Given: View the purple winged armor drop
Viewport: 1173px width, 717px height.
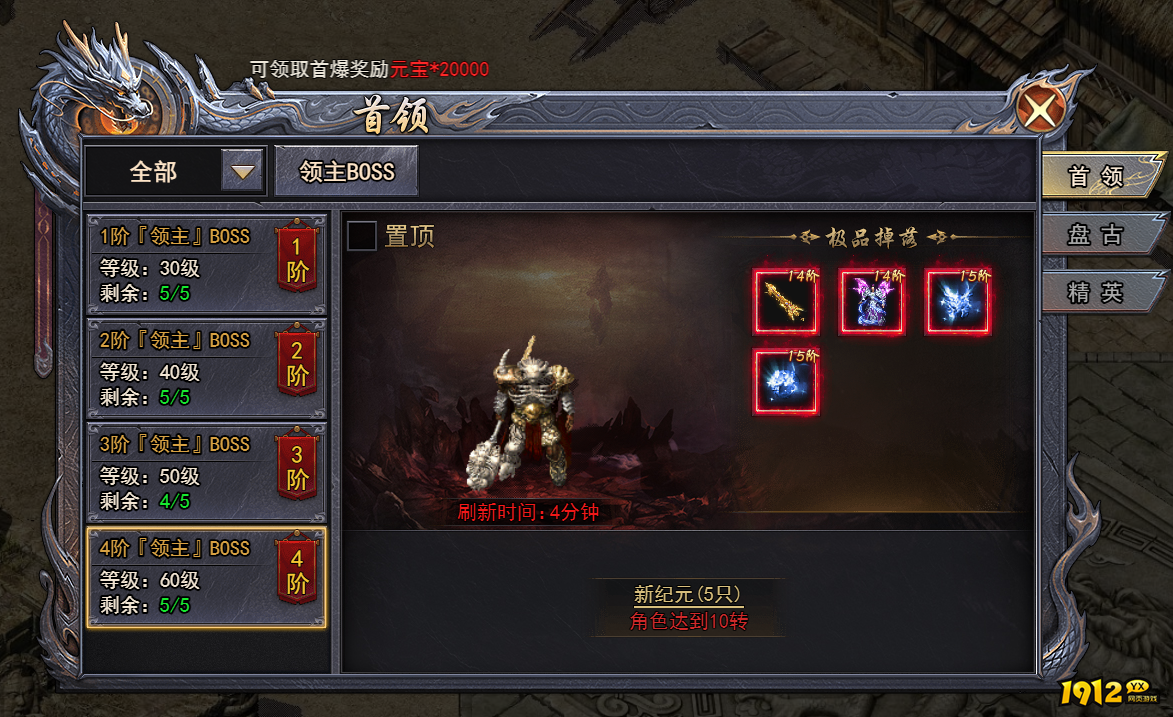Looking at the screenshot, I should [871, 302].
